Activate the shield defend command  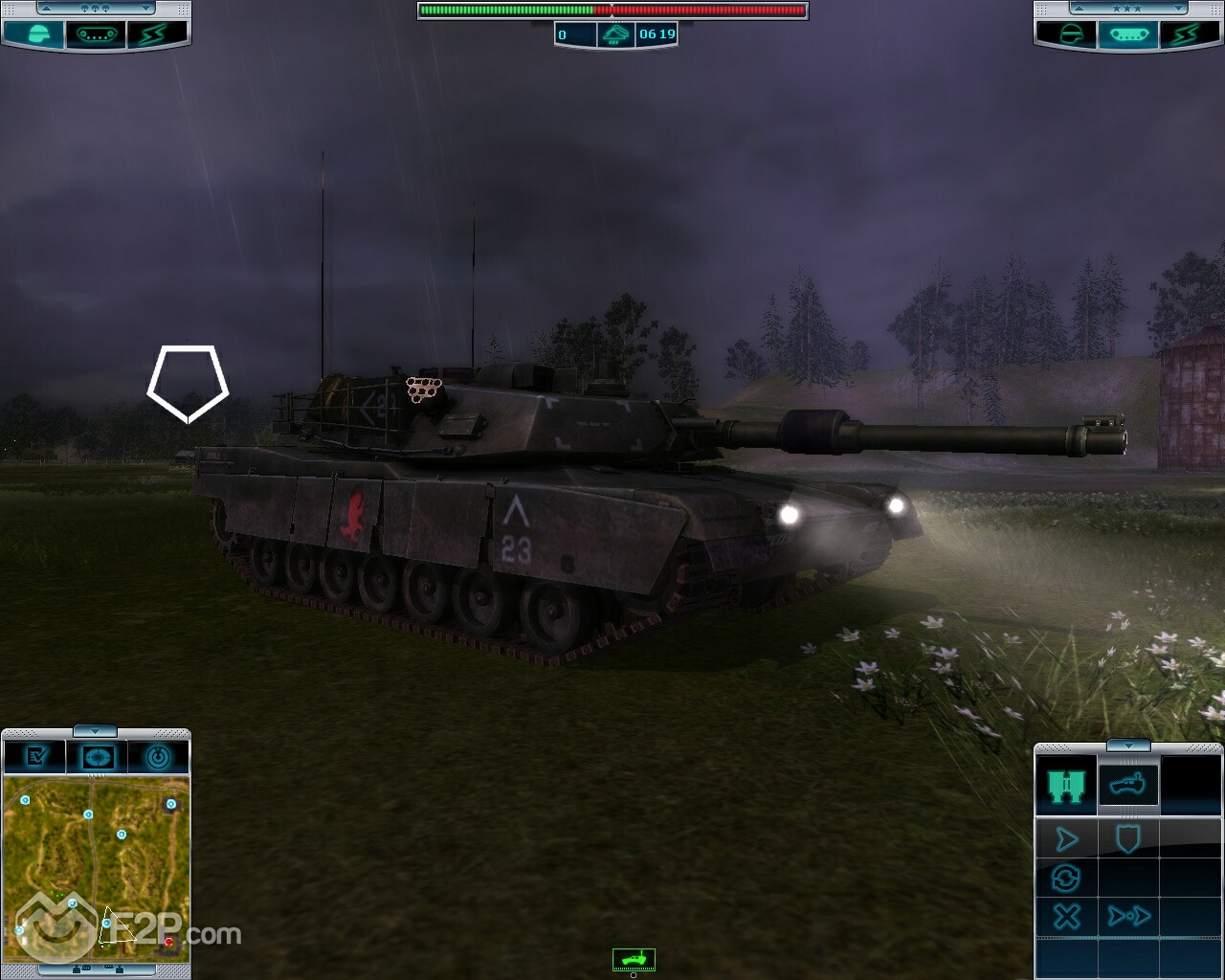pyautogui.click(x=1128, y=840)
